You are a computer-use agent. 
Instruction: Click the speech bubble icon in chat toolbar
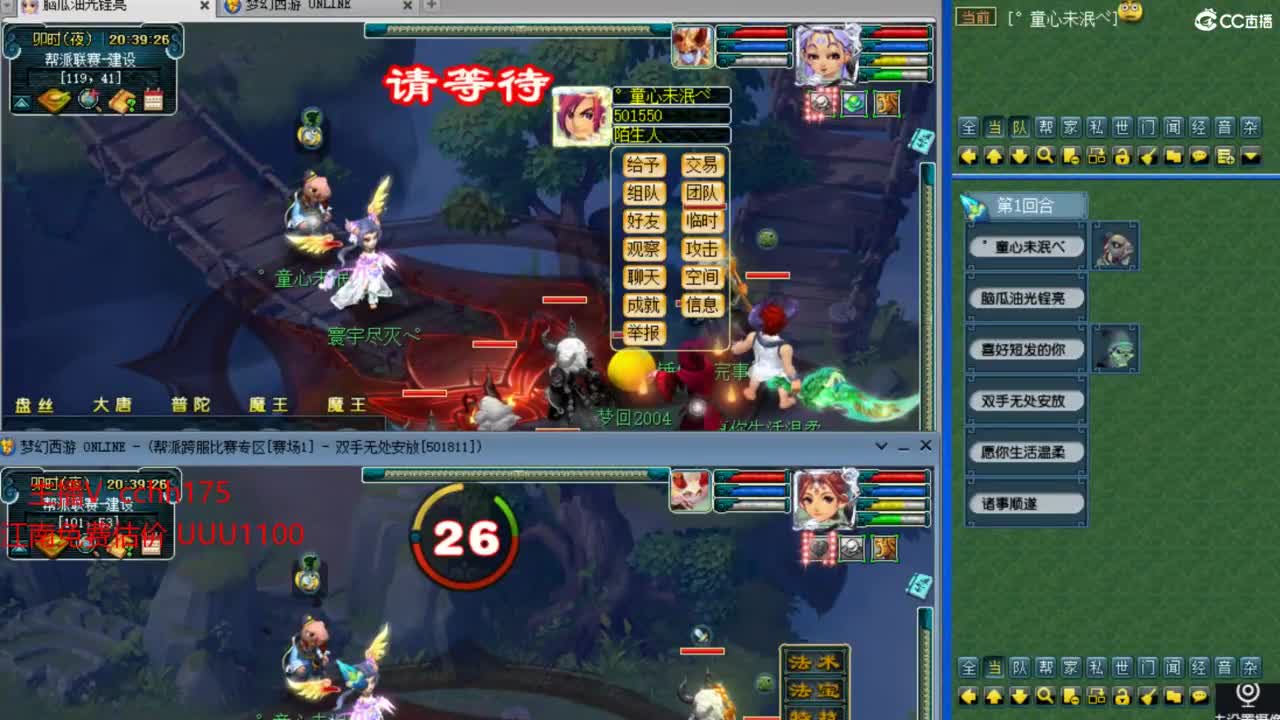click(x=1197, y=156)
